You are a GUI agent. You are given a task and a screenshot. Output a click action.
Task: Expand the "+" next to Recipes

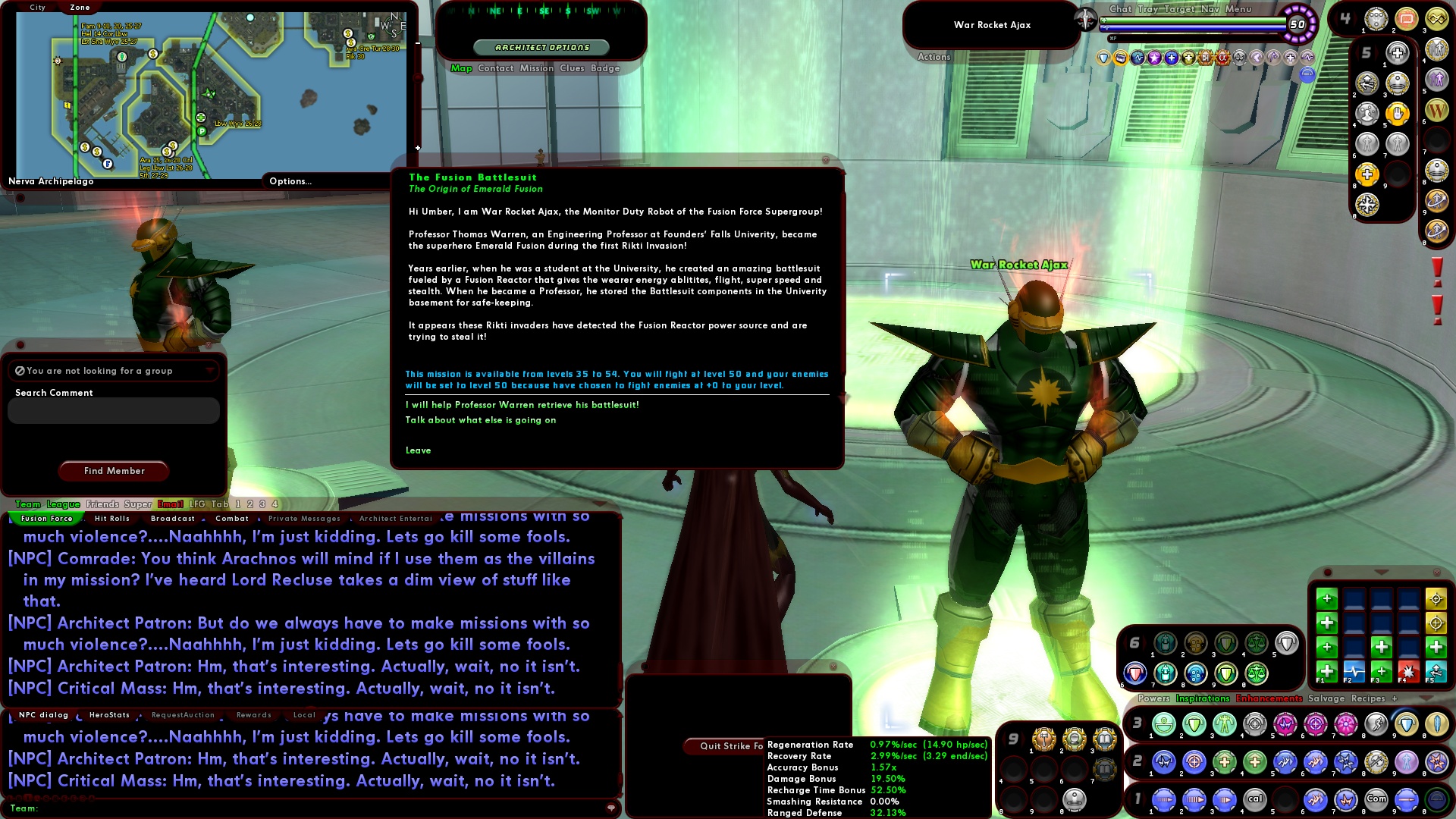click(x=1394, y=699)
